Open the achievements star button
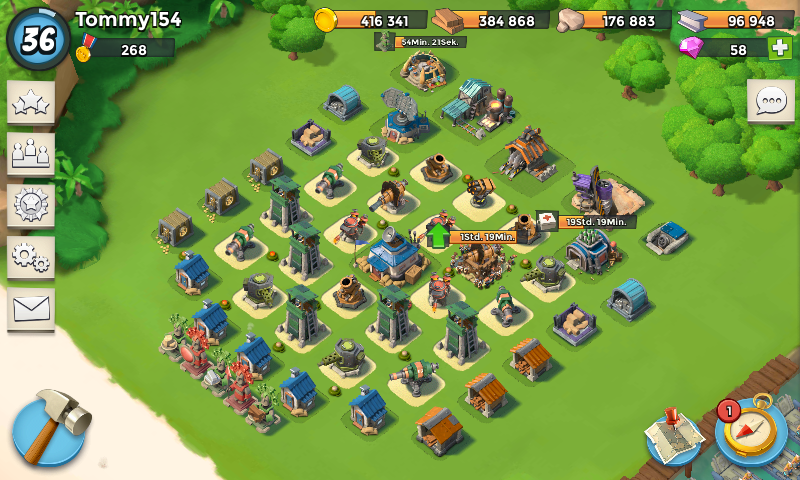 pos(31,102)
